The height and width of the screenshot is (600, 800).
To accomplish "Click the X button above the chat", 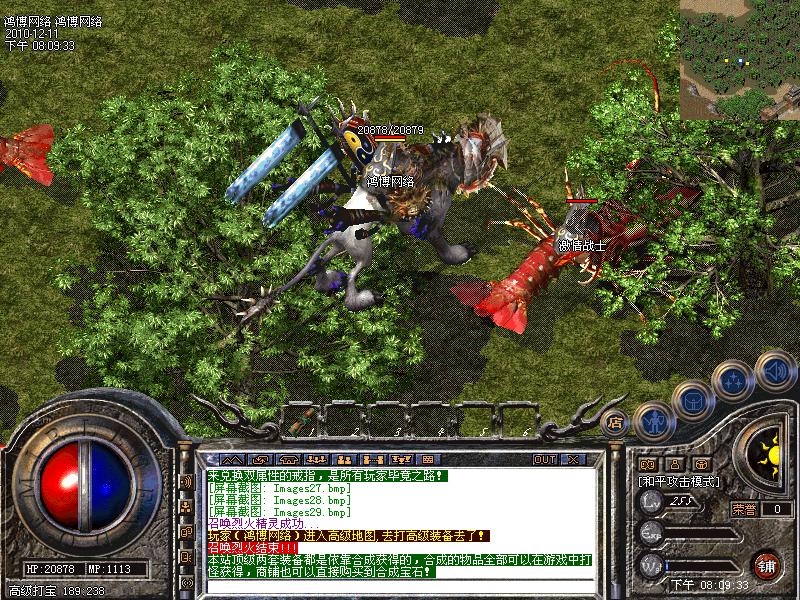I will (x=573, y=459).
